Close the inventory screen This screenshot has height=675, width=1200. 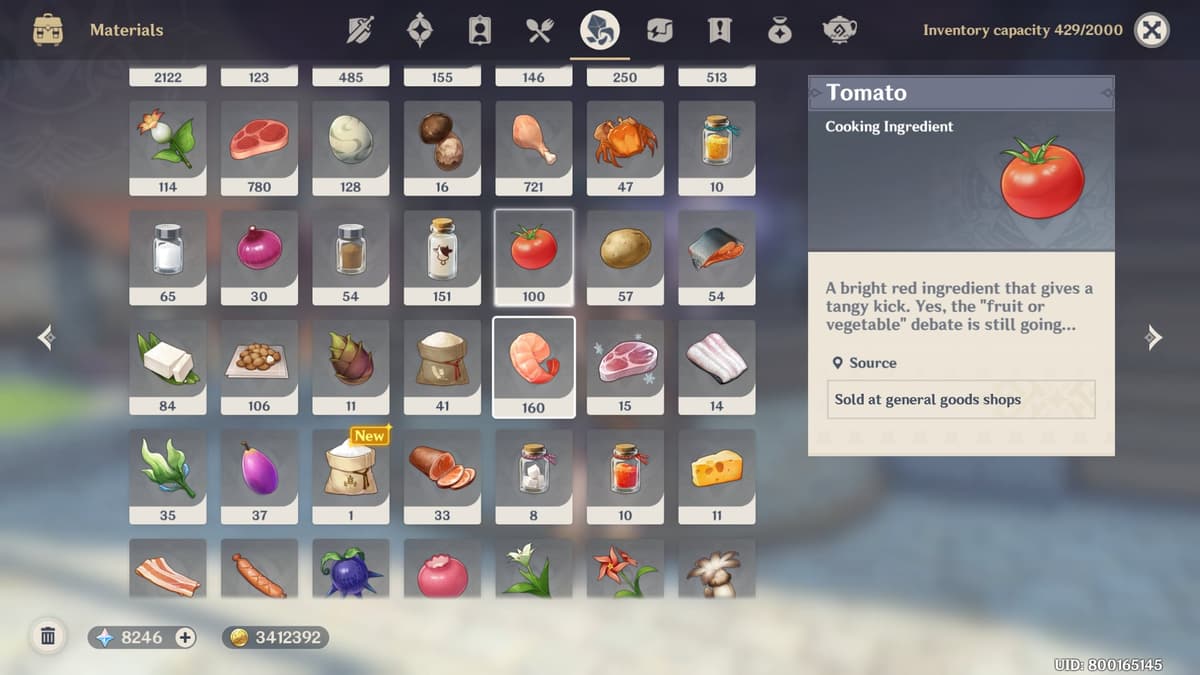pyautogui.click(x=1152, y=30)
